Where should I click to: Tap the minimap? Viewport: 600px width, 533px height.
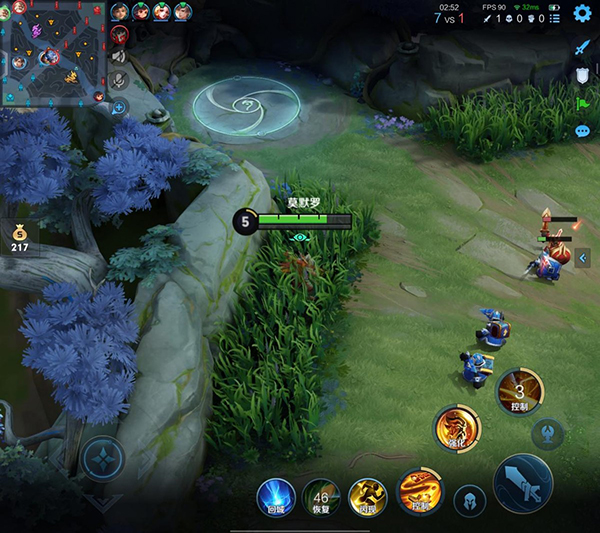pos(50,52)
